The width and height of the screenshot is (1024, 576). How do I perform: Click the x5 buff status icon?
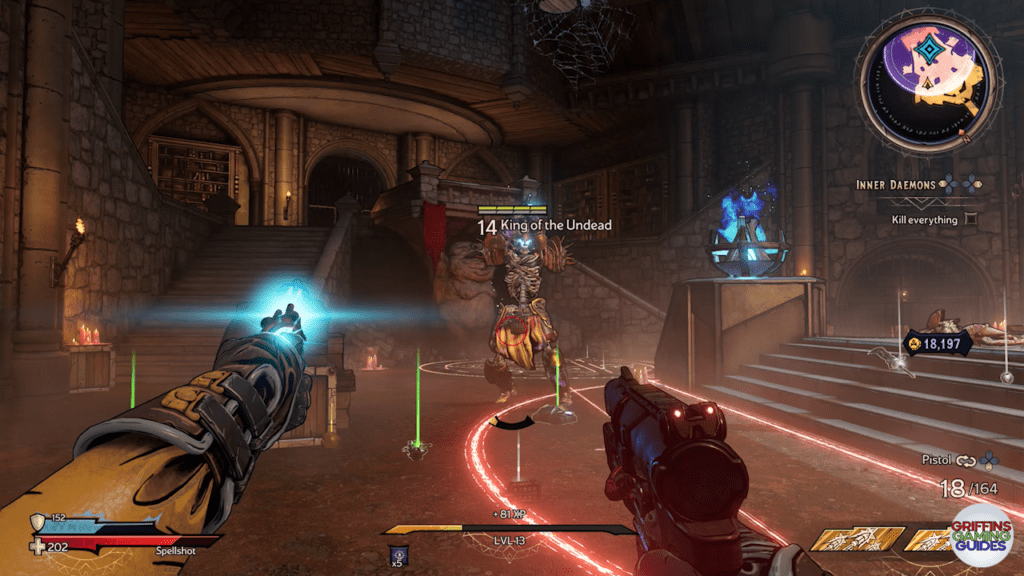(397, 555)
